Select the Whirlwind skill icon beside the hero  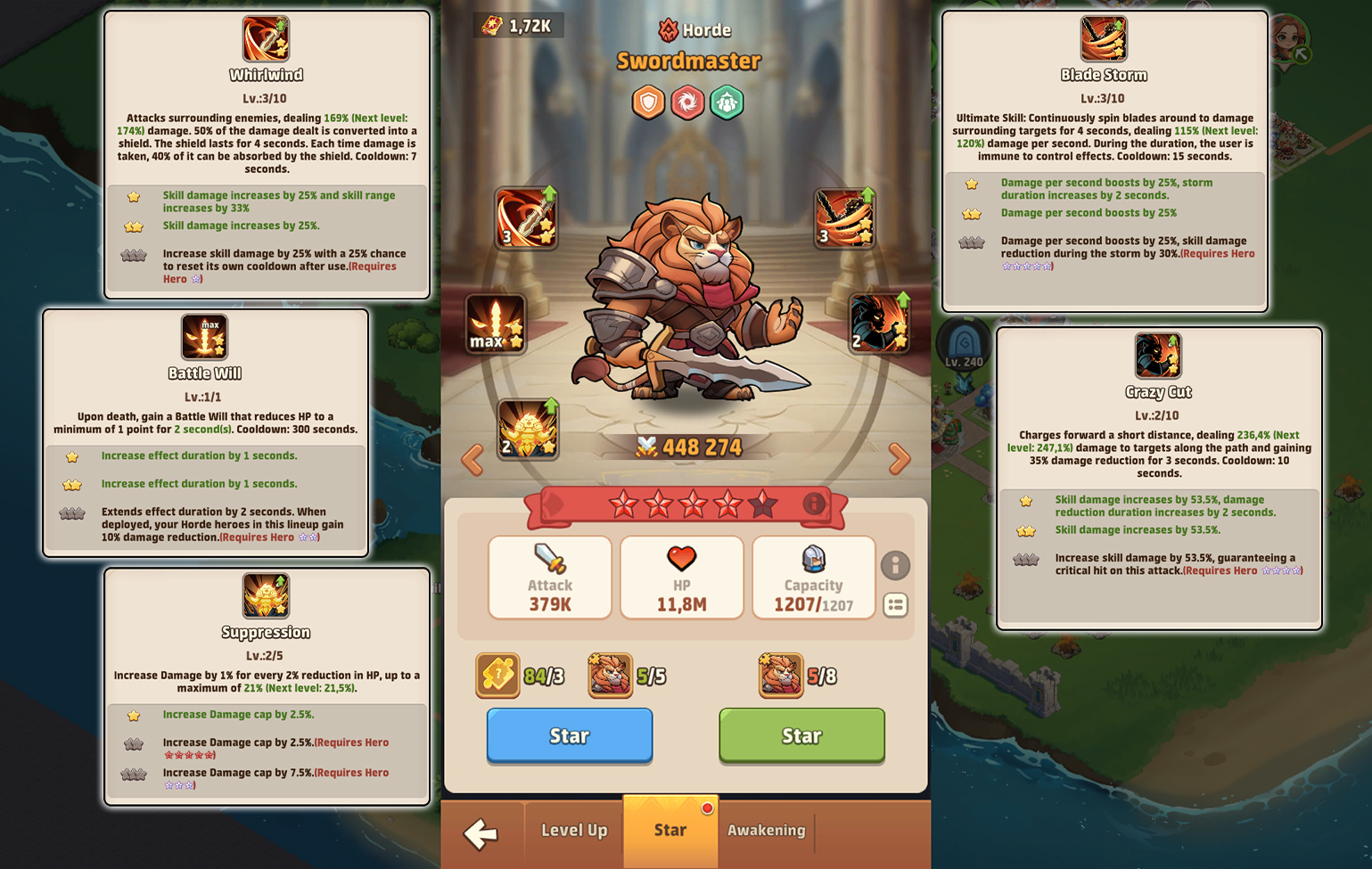click(x=526, y=217)
